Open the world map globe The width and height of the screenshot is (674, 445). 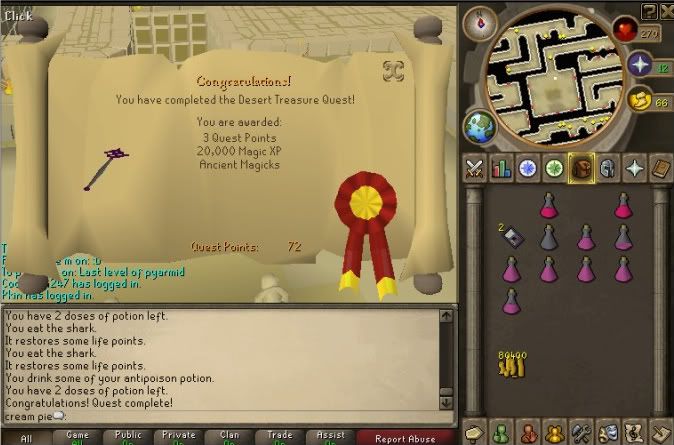pyautogui.click(x=477, y=128)
